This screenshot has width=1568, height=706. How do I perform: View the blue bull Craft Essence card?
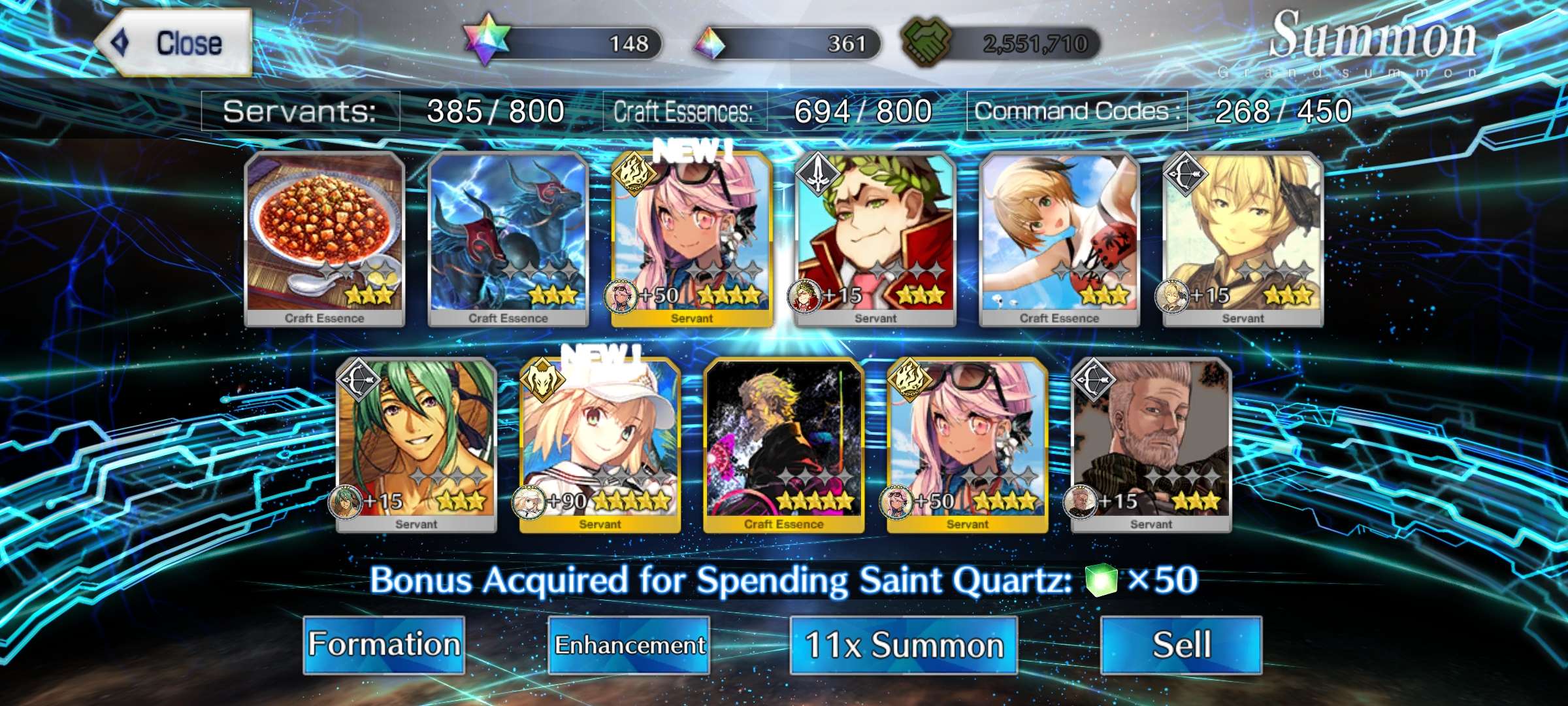(x=508, y=239)
